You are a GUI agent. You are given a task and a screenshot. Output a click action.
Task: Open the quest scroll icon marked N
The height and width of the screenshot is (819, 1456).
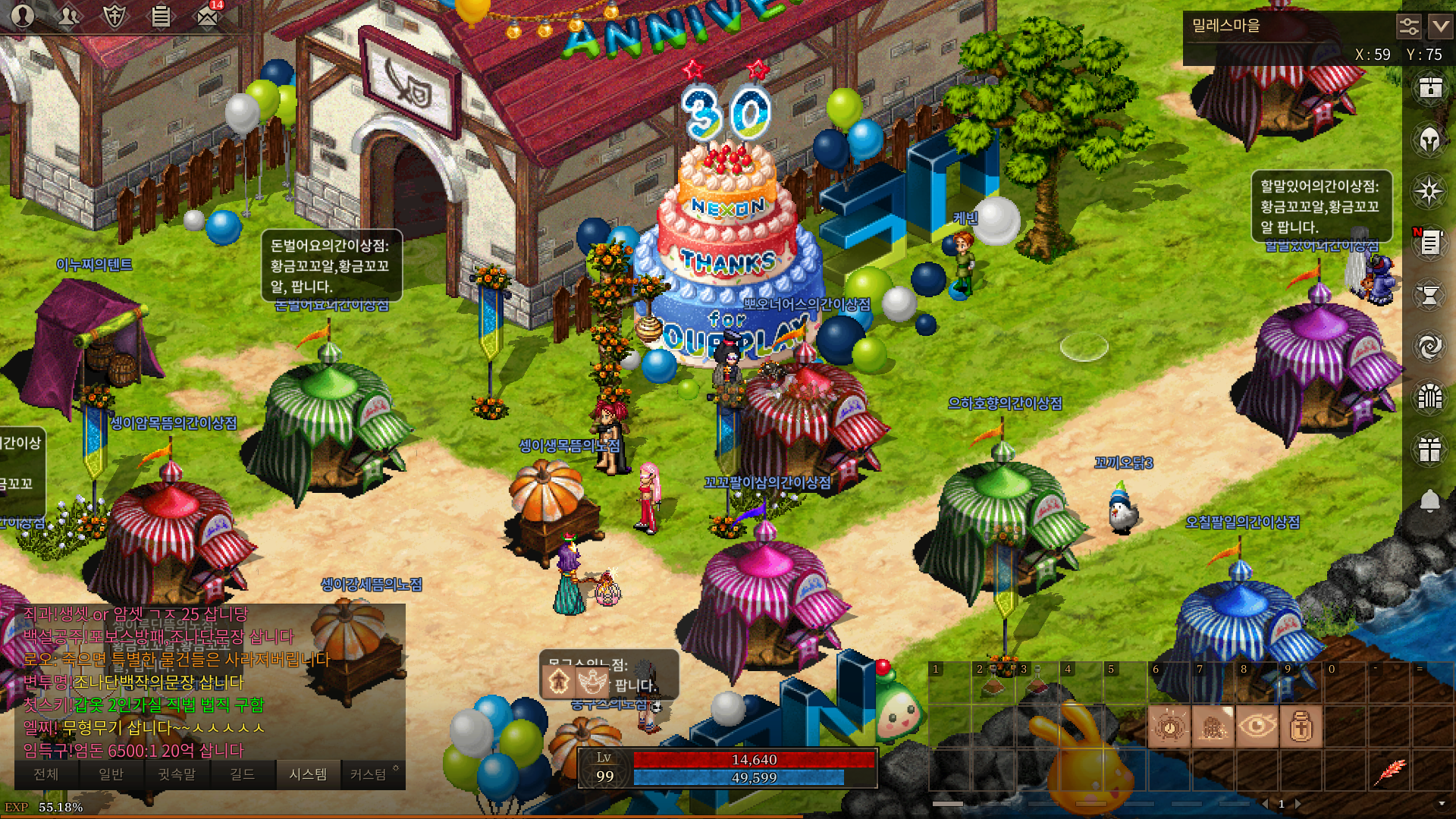coord(1429,243)
